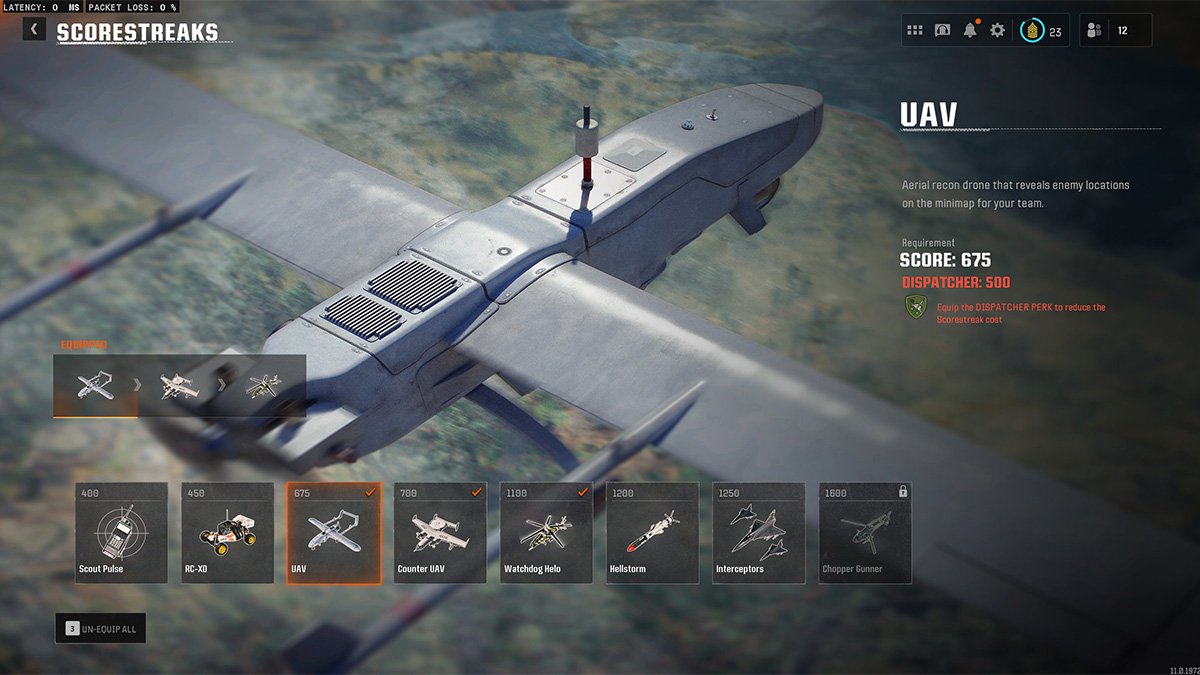Un-equip all scorestreaks
1200x675 pixels.
[x=100, y=628]
